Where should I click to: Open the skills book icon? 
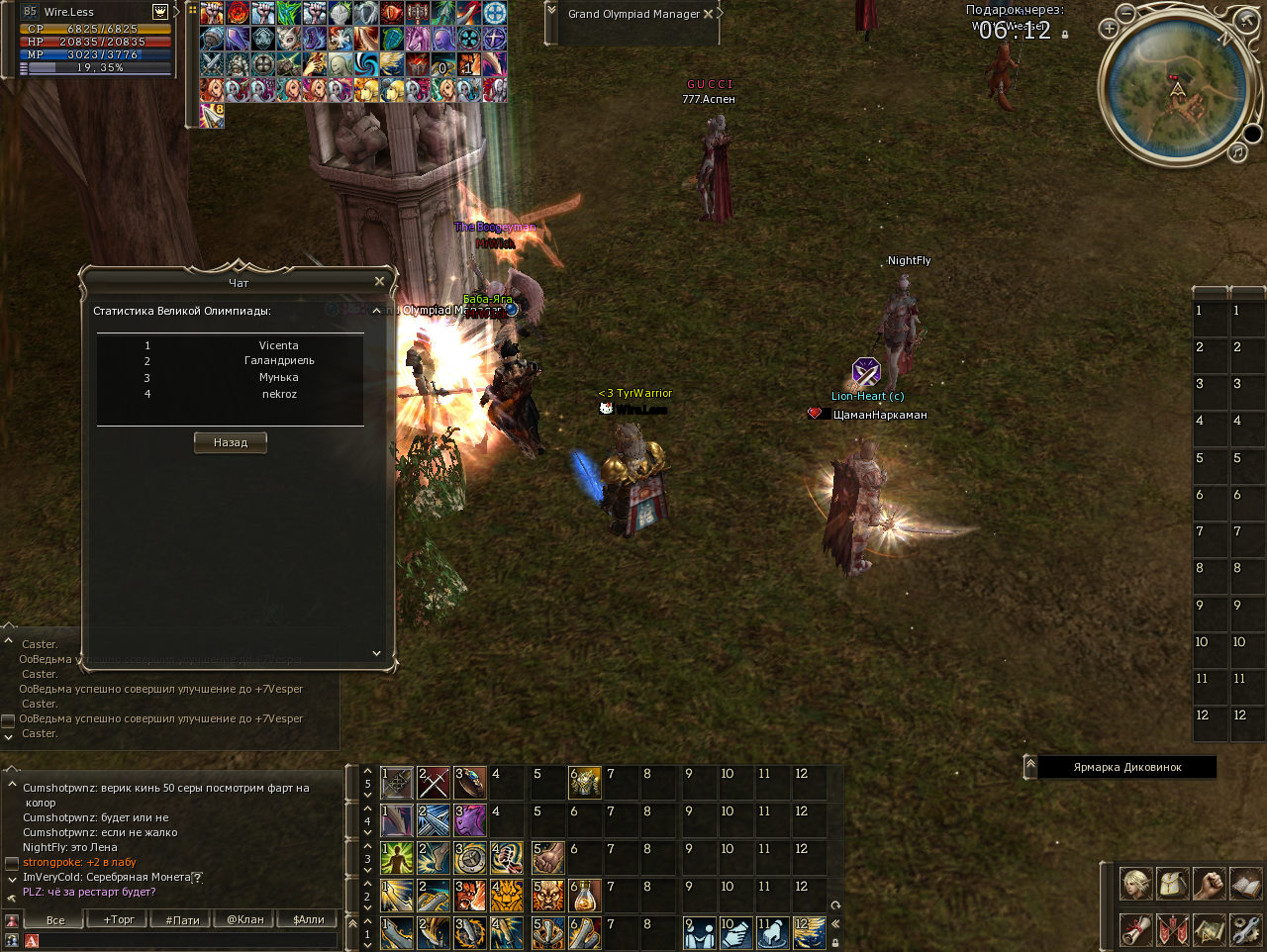[1245, 883]
